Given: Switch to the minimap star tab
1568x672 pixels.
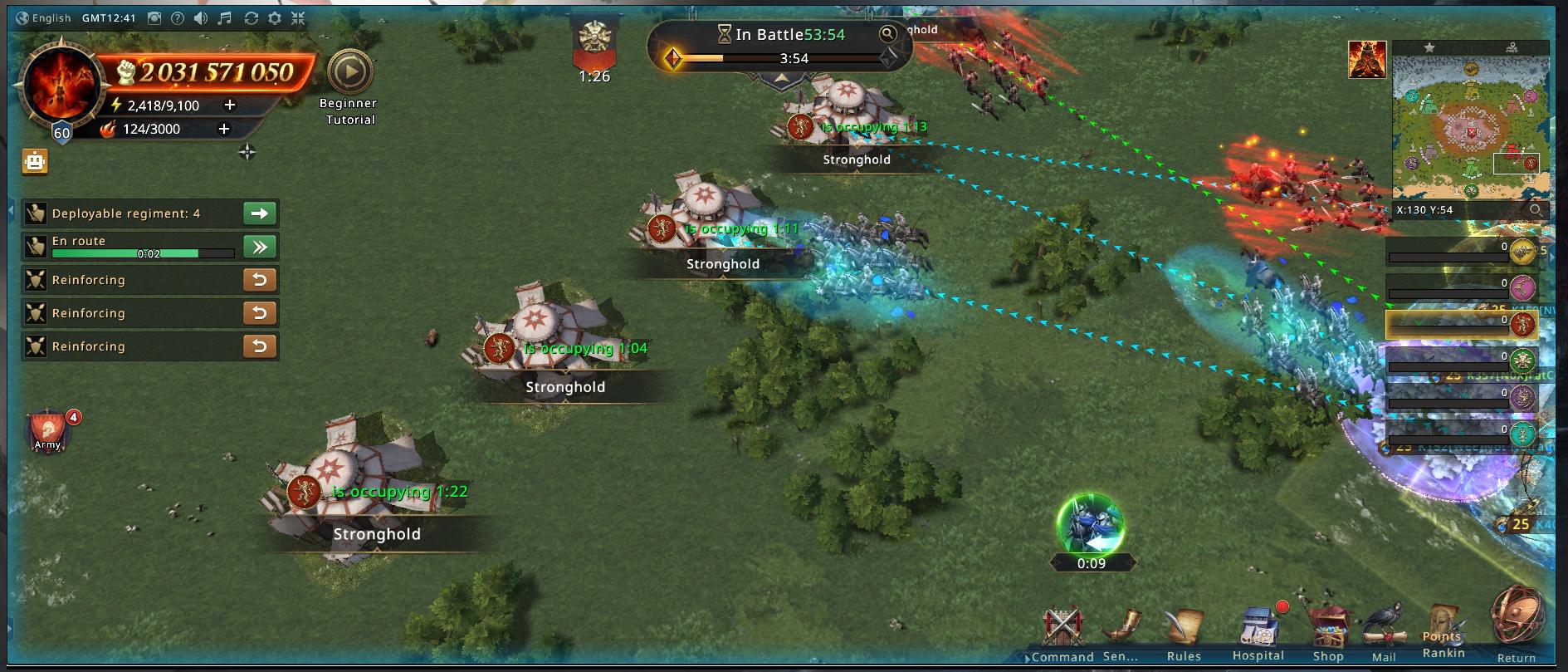Looking at the screenshot, I should (1429, 47).
